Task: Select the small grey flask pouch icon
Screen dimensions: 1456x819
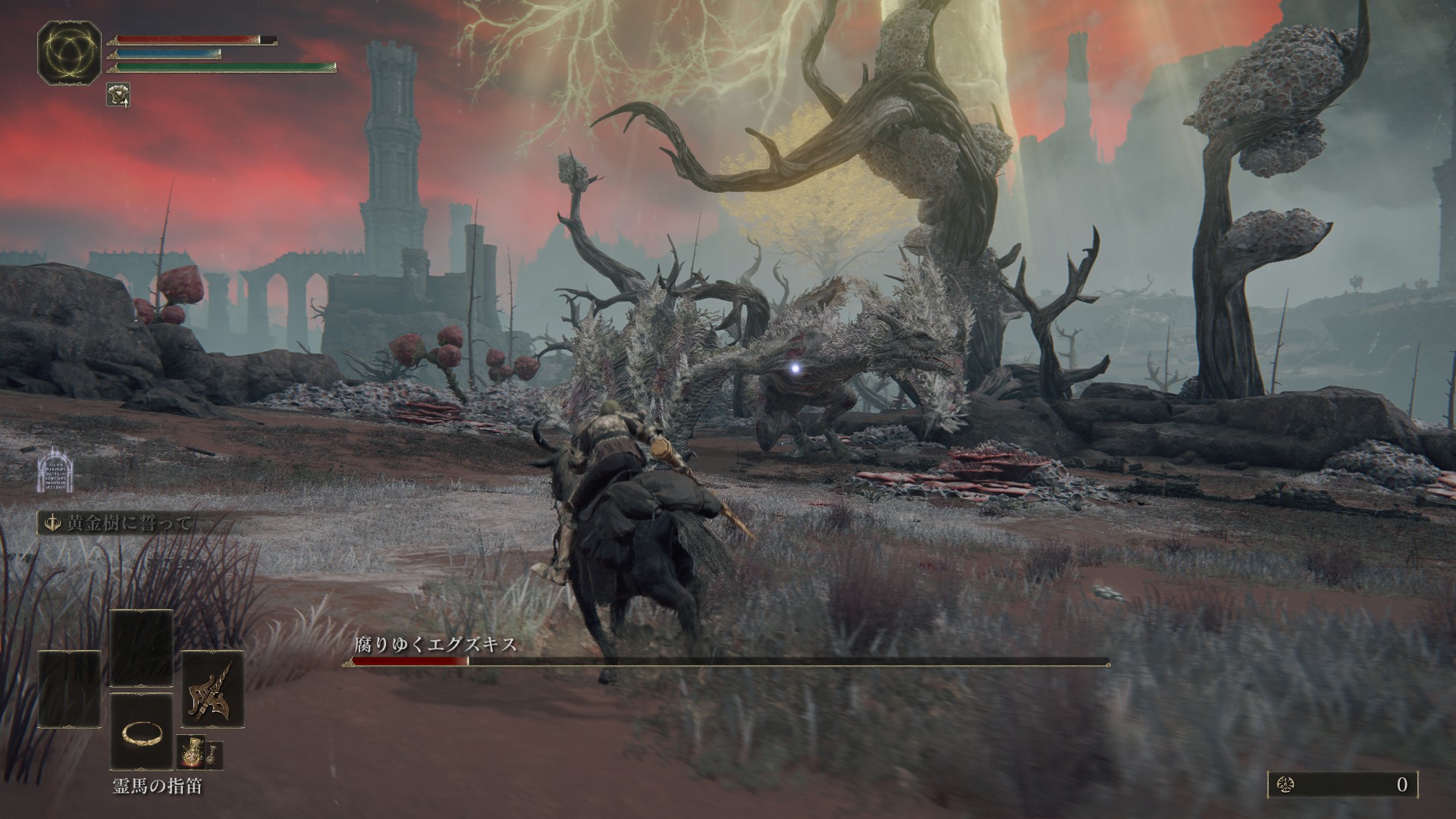Action: tap(214, 754)
